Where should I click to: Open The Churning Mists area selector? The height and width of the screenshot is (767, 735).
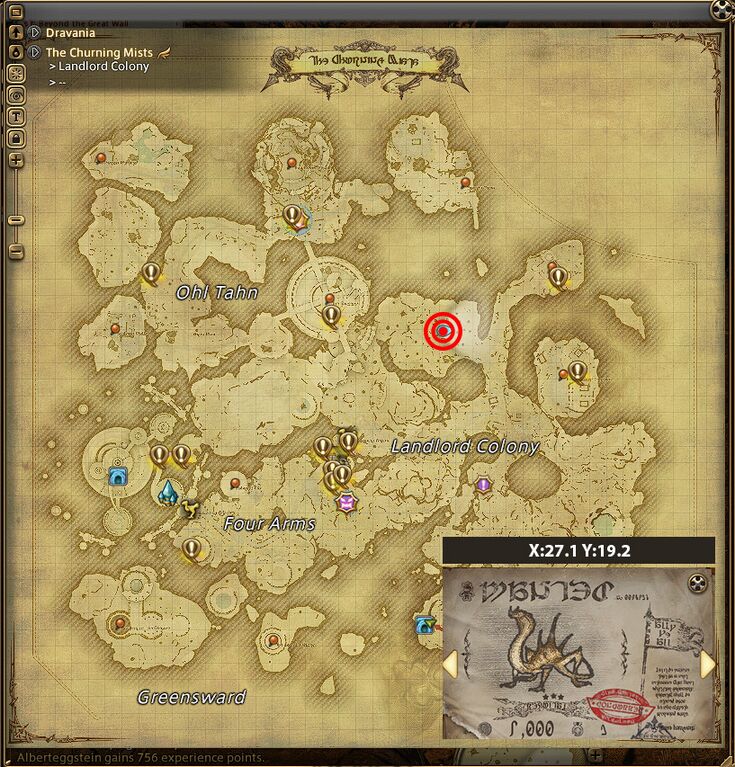[x=34, y=52]
